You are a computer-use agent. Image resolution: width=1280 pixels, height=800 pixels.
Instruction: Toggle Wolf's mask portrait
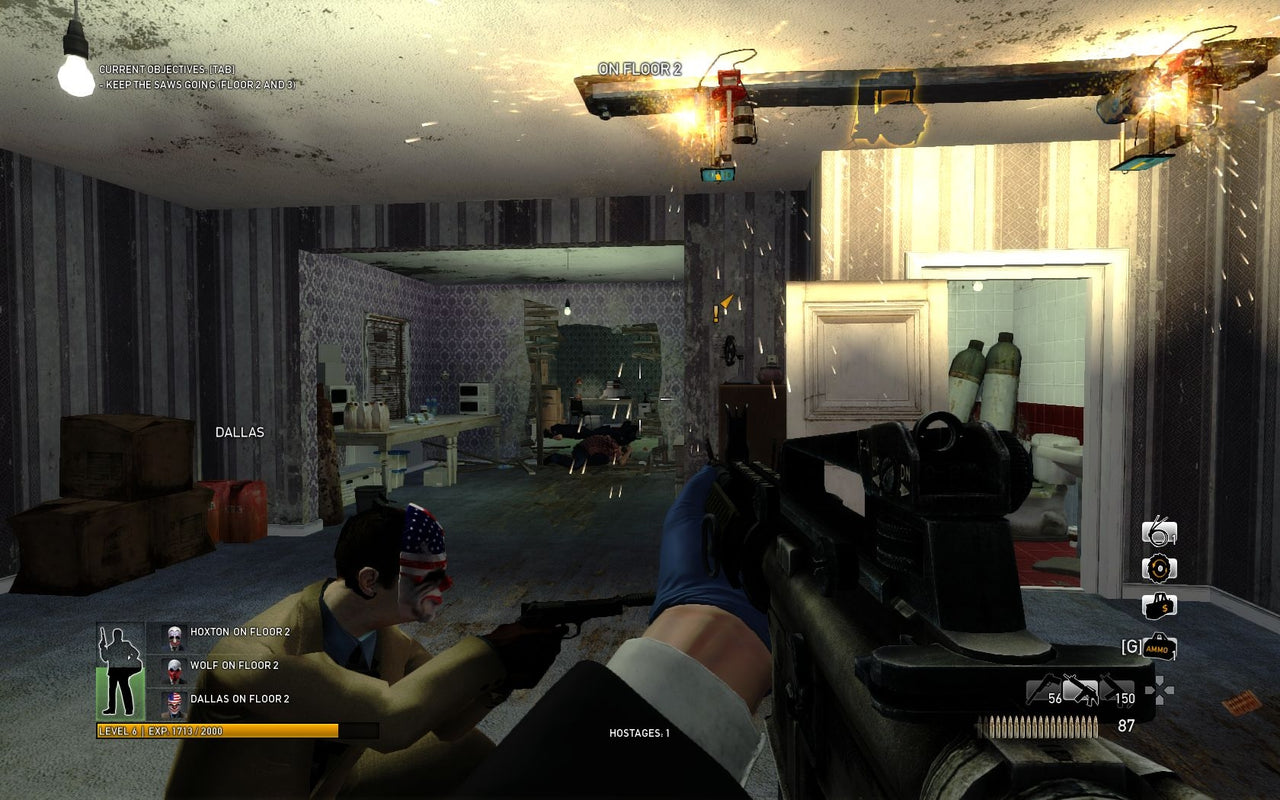[175, 667]
